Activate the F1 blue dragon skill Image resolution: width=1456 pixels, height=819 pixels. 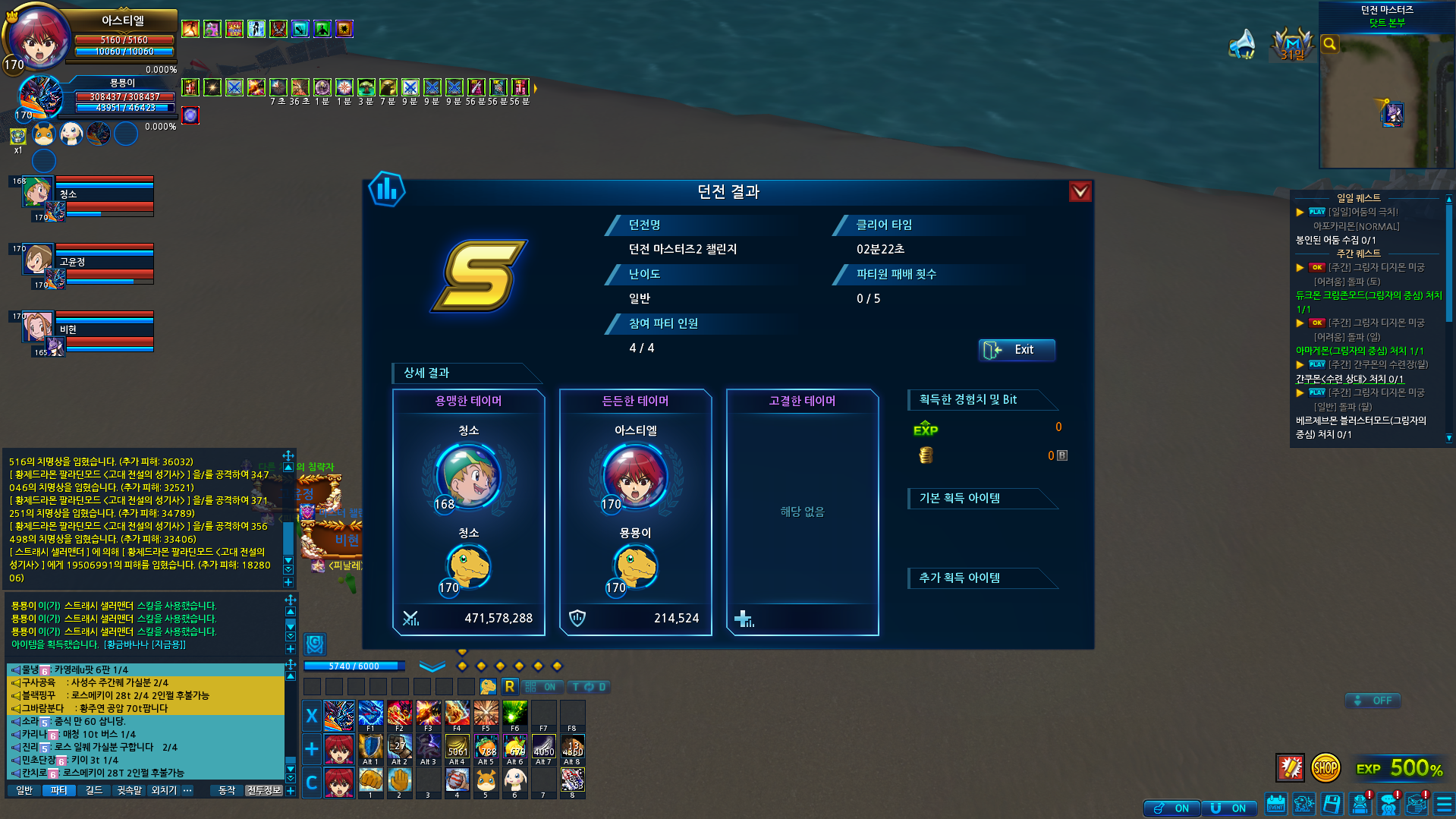click(370, 714)
